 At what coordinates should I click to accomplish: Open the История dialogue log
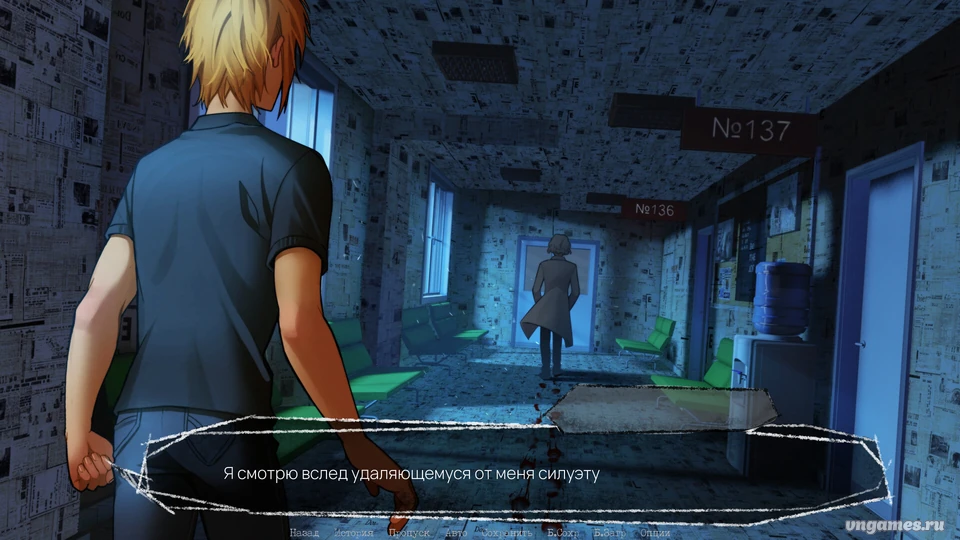pos(353,532)
